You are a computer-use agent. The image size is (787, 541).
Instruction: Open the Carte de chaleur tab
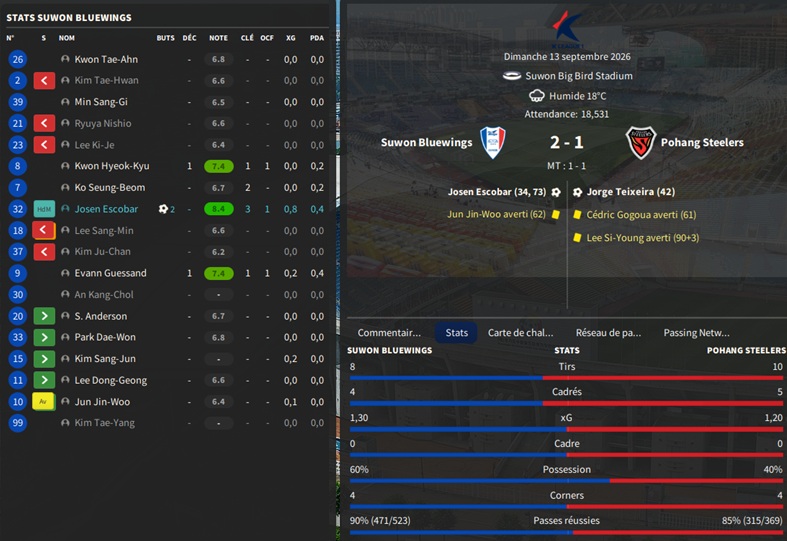(x=519, y=333)
